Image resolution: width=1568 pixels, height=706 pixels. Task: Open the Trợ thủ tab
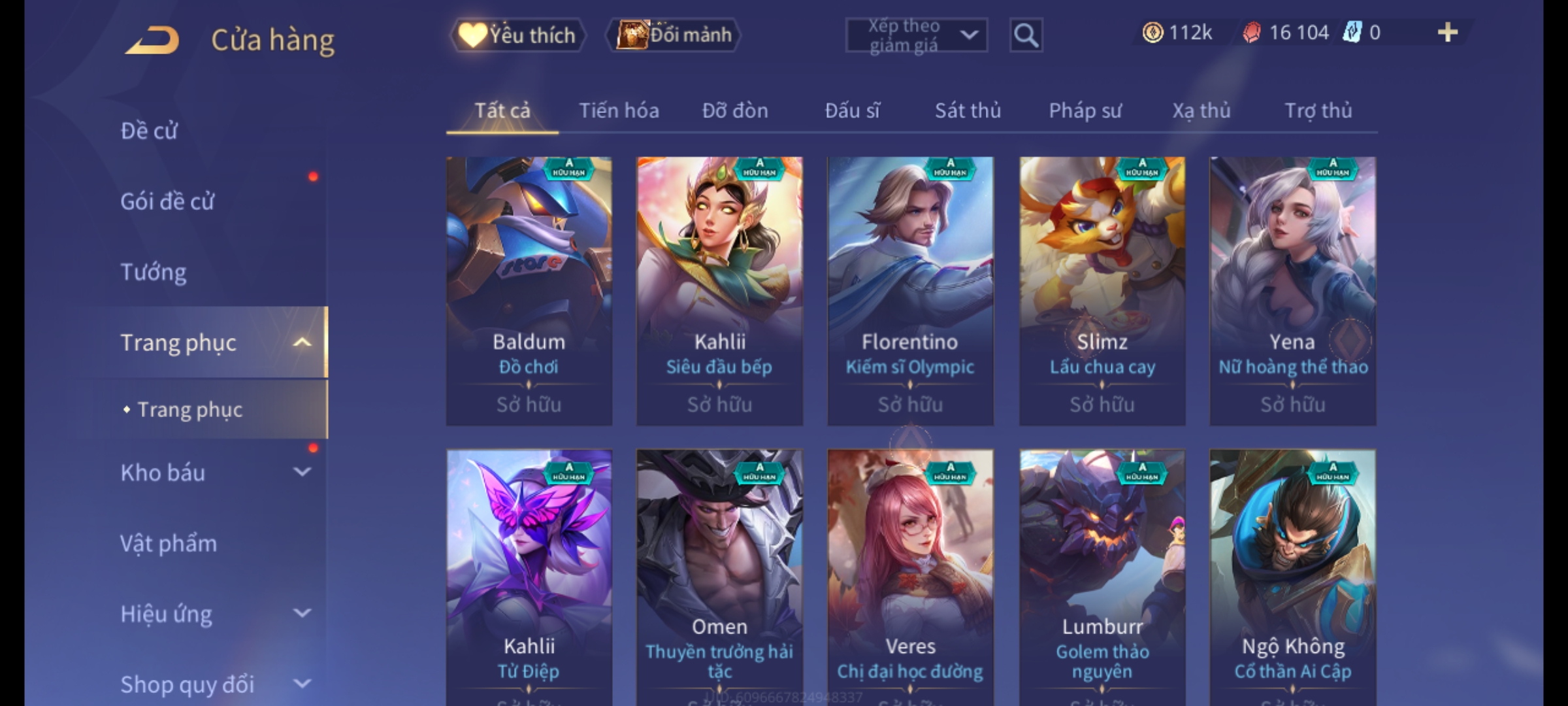pos(1318,111)
